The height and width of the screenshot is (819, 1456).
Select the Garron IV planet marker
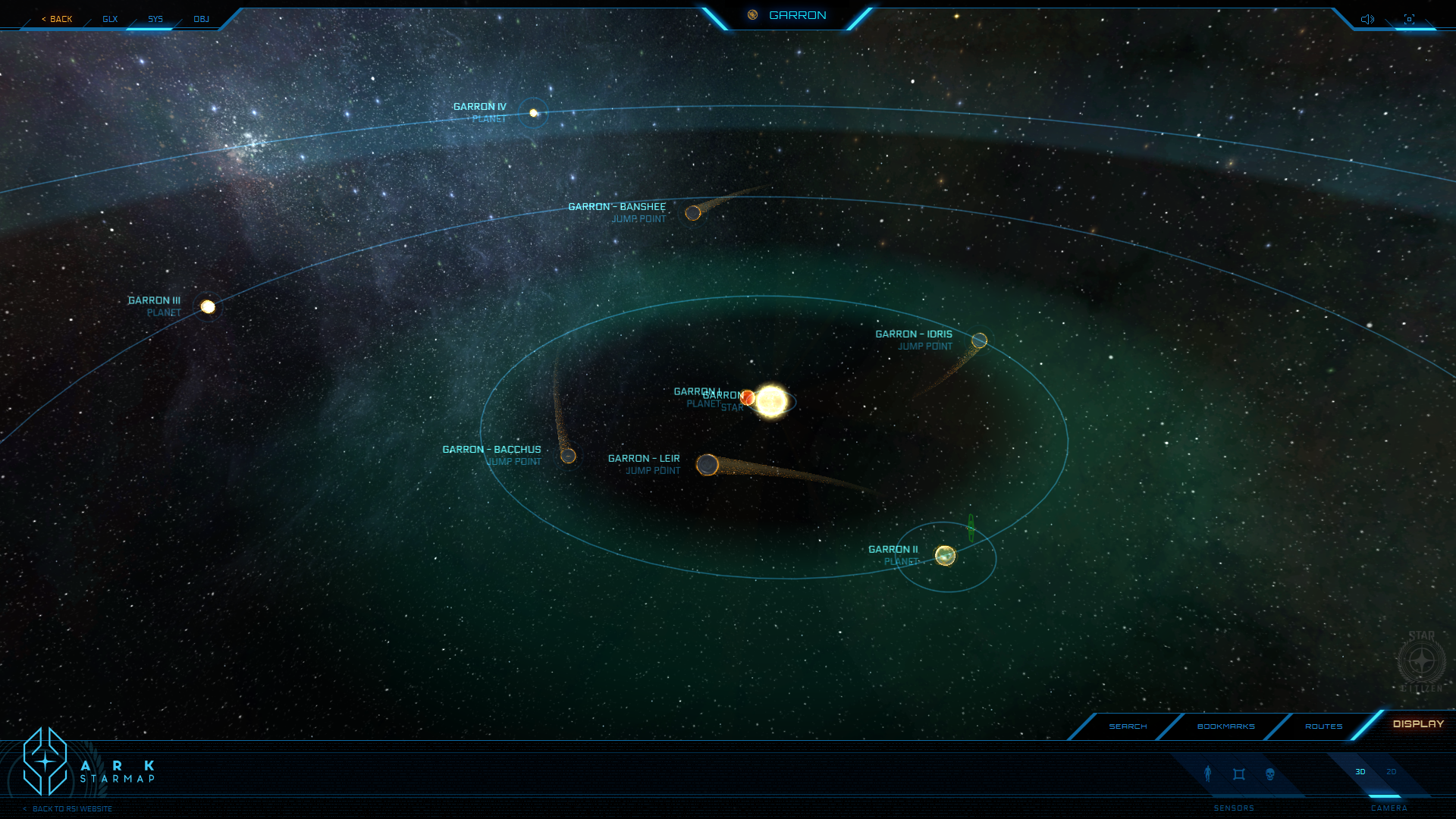[x=534, y=113]
